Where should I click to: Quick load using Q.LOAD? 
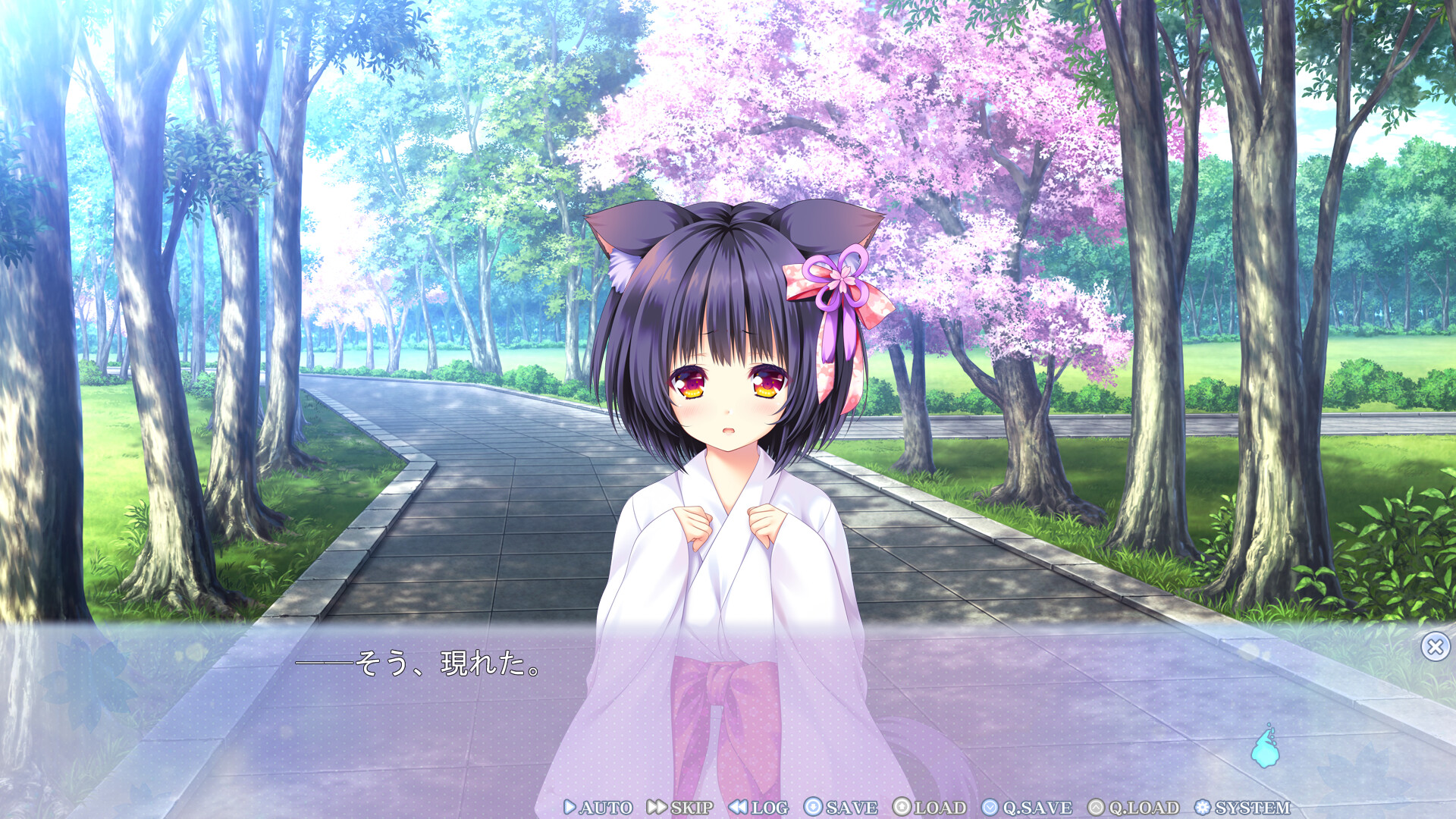coord(1134,808)
